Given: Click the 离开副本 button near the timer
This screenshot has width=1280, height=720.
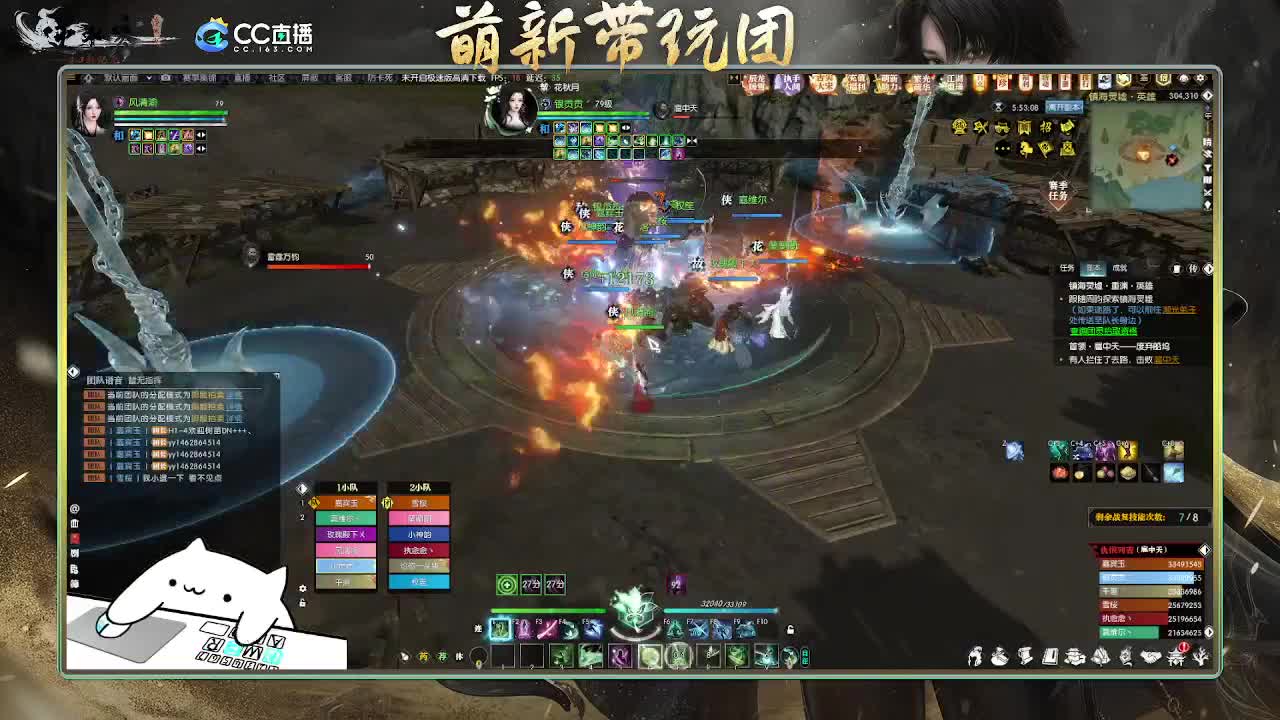Looking at the screenshot, I should (1063, 106).
